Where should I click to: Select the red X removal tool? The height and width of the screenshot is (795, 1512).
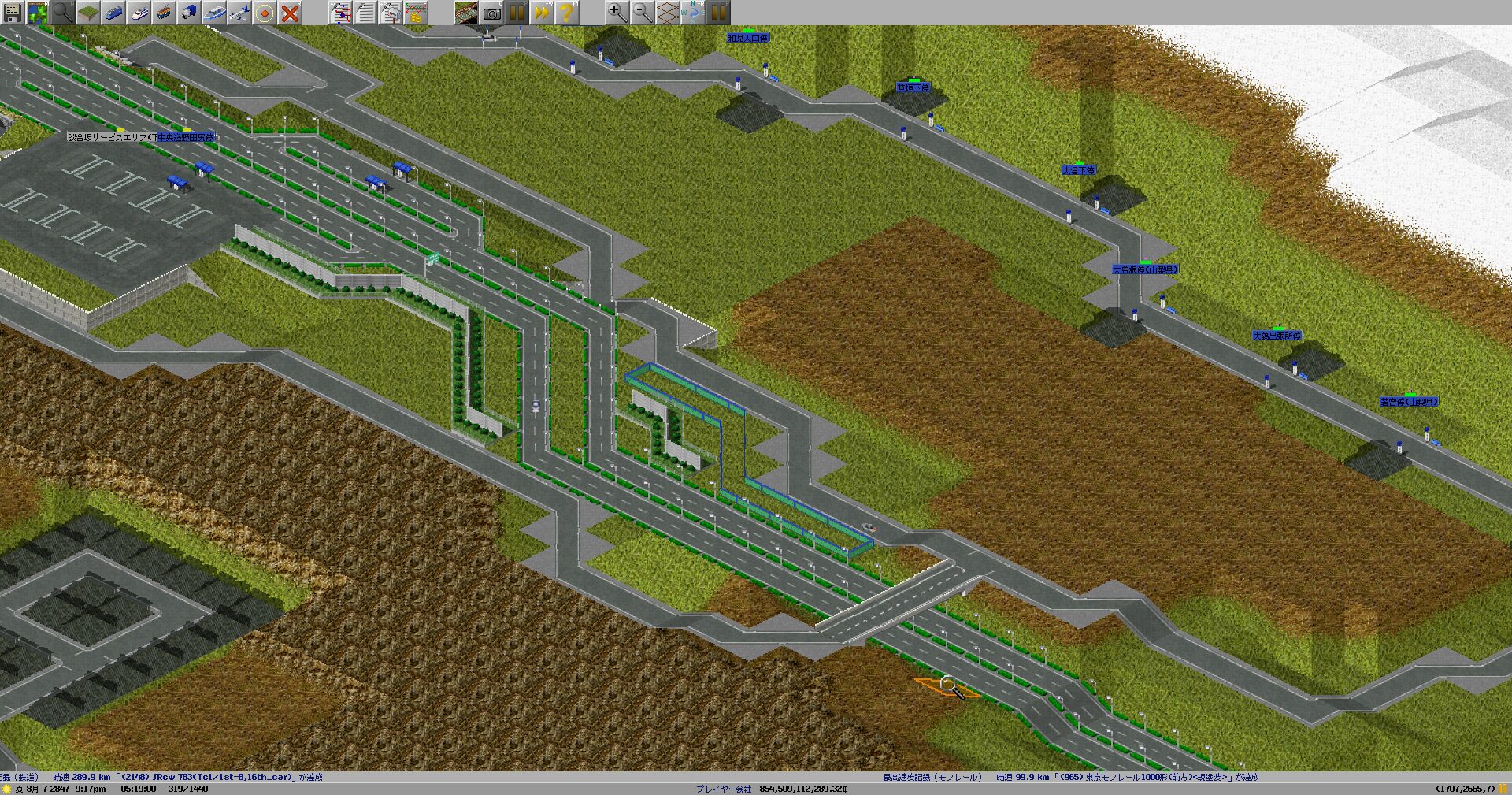coord(290,13)
